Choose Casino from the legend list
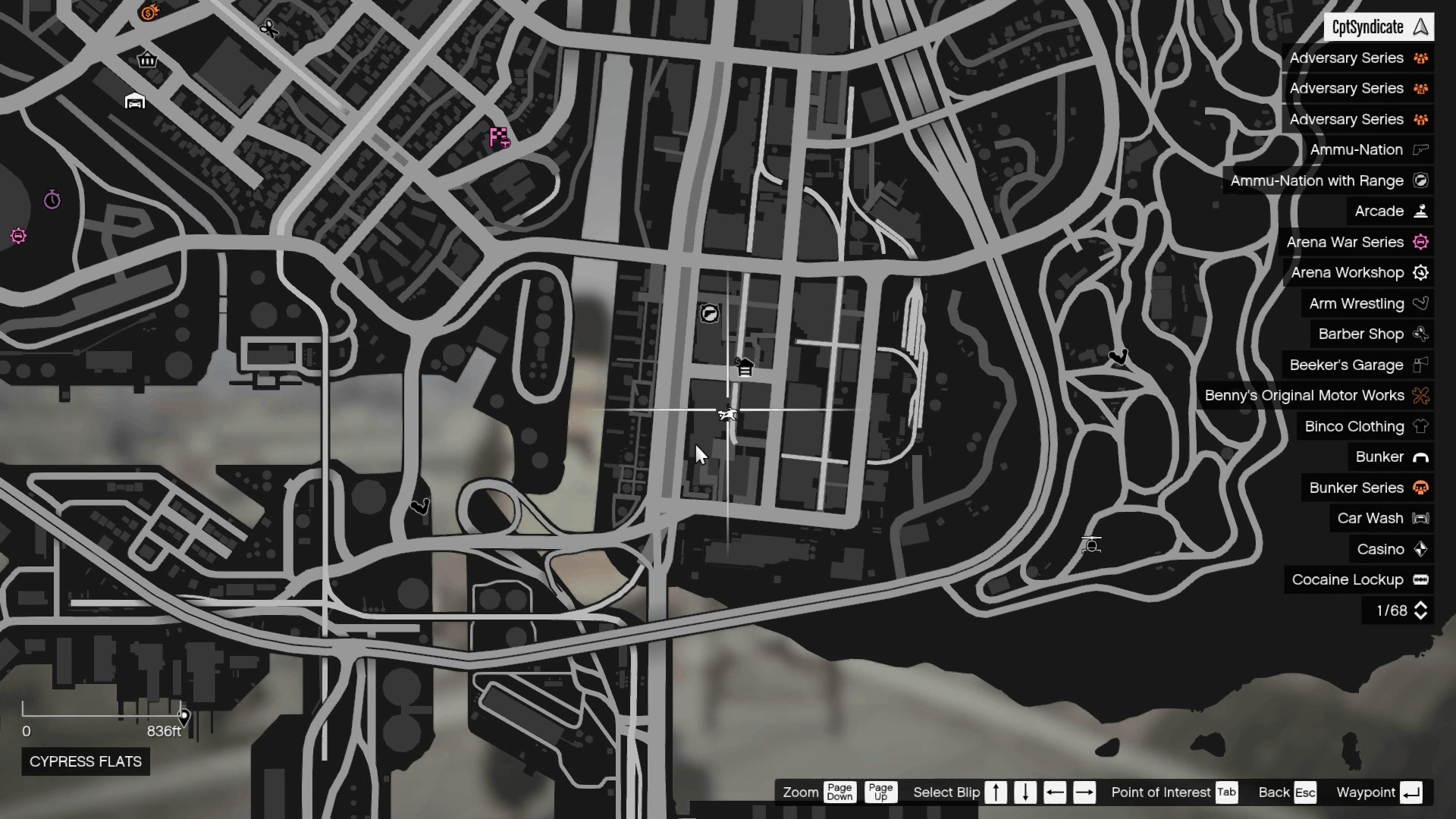Viewport: 1456px width, 819px height. [x=1382, y=549]
